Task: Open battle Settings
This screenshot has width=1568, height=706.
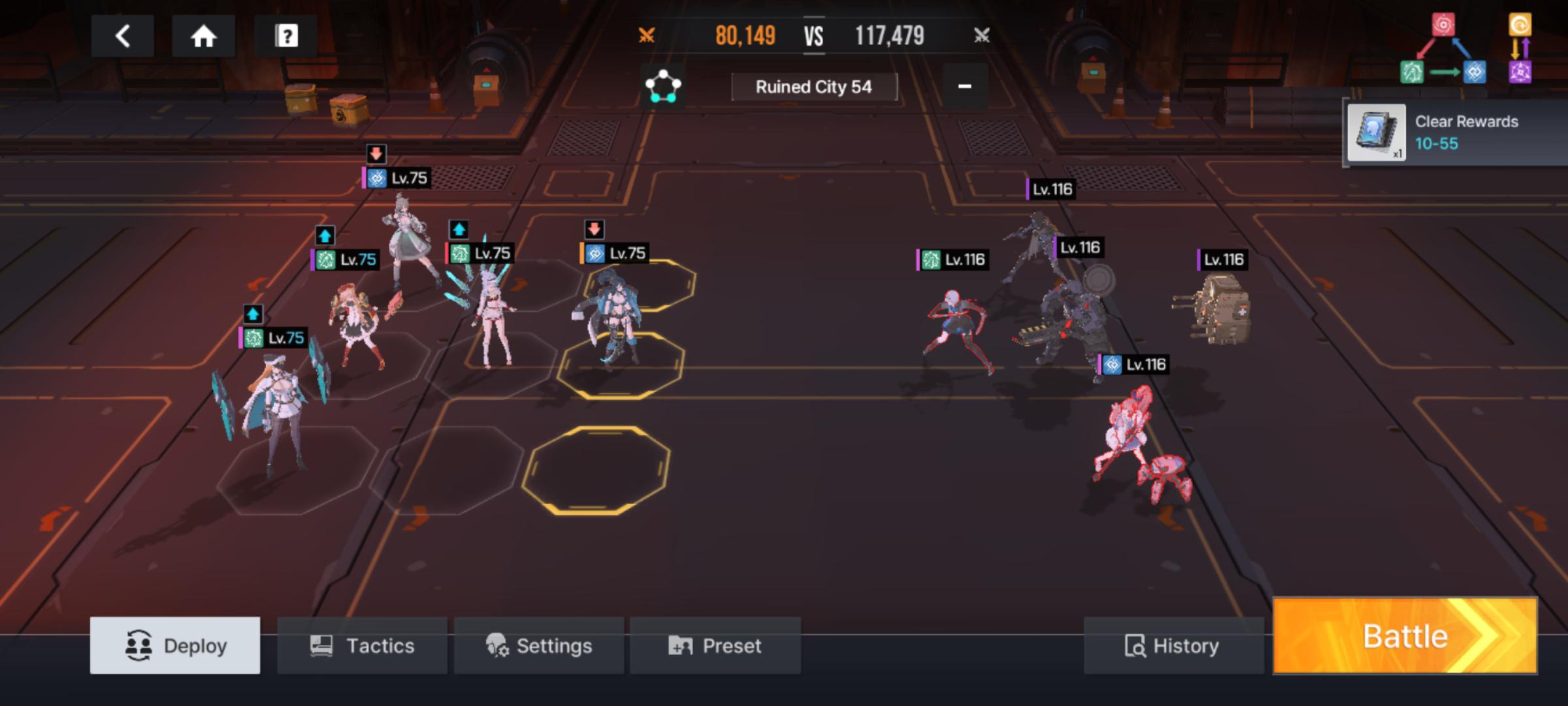Action: [x=539, y=645]
